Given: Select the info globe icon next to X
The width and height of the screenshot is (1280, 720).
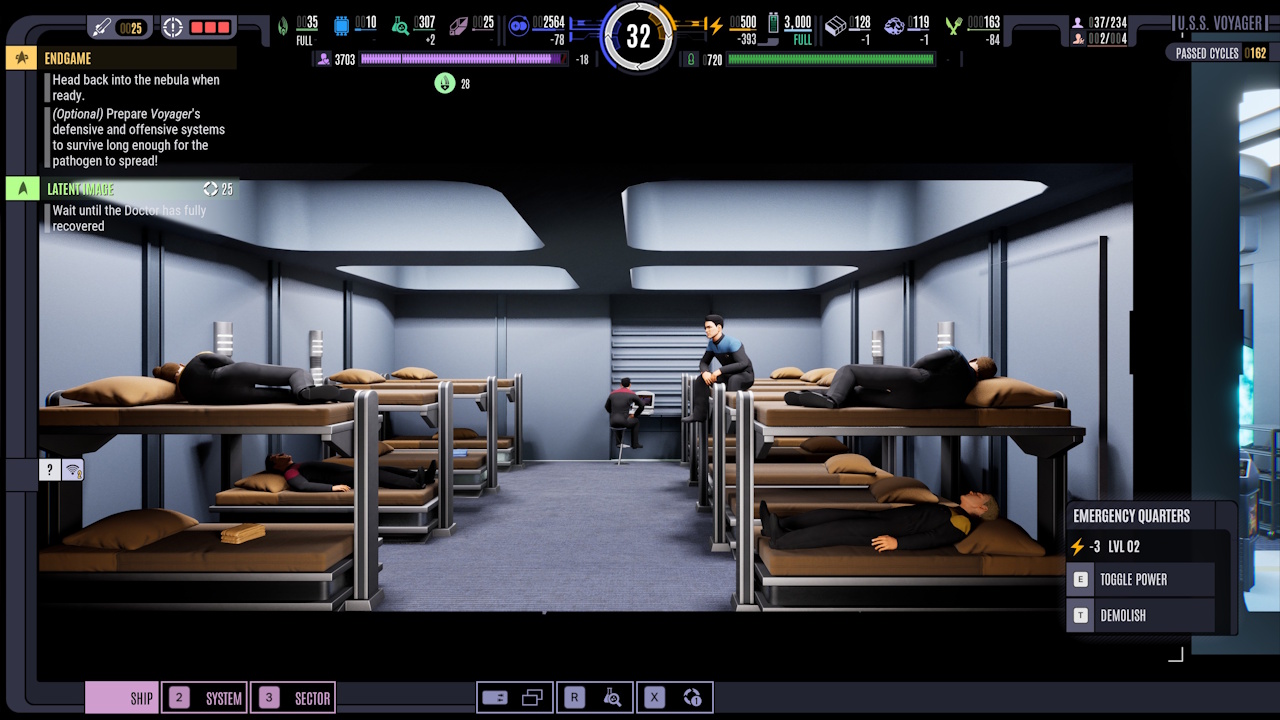Looking at the screenshot, I should point(692,697).
